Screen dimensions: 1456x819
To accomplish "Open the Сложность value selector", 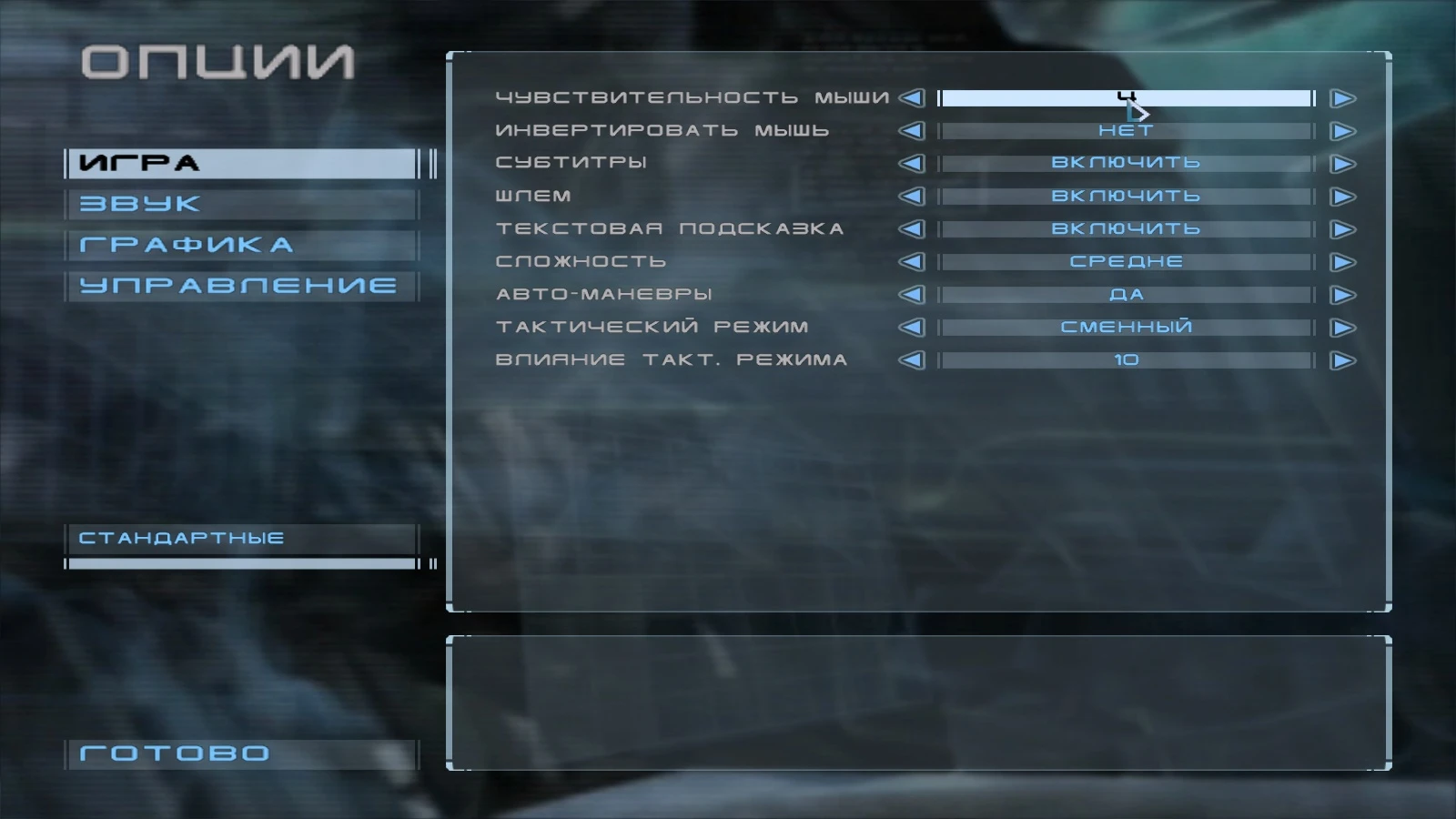I will pyautogui.click(x=1127, y=261).
